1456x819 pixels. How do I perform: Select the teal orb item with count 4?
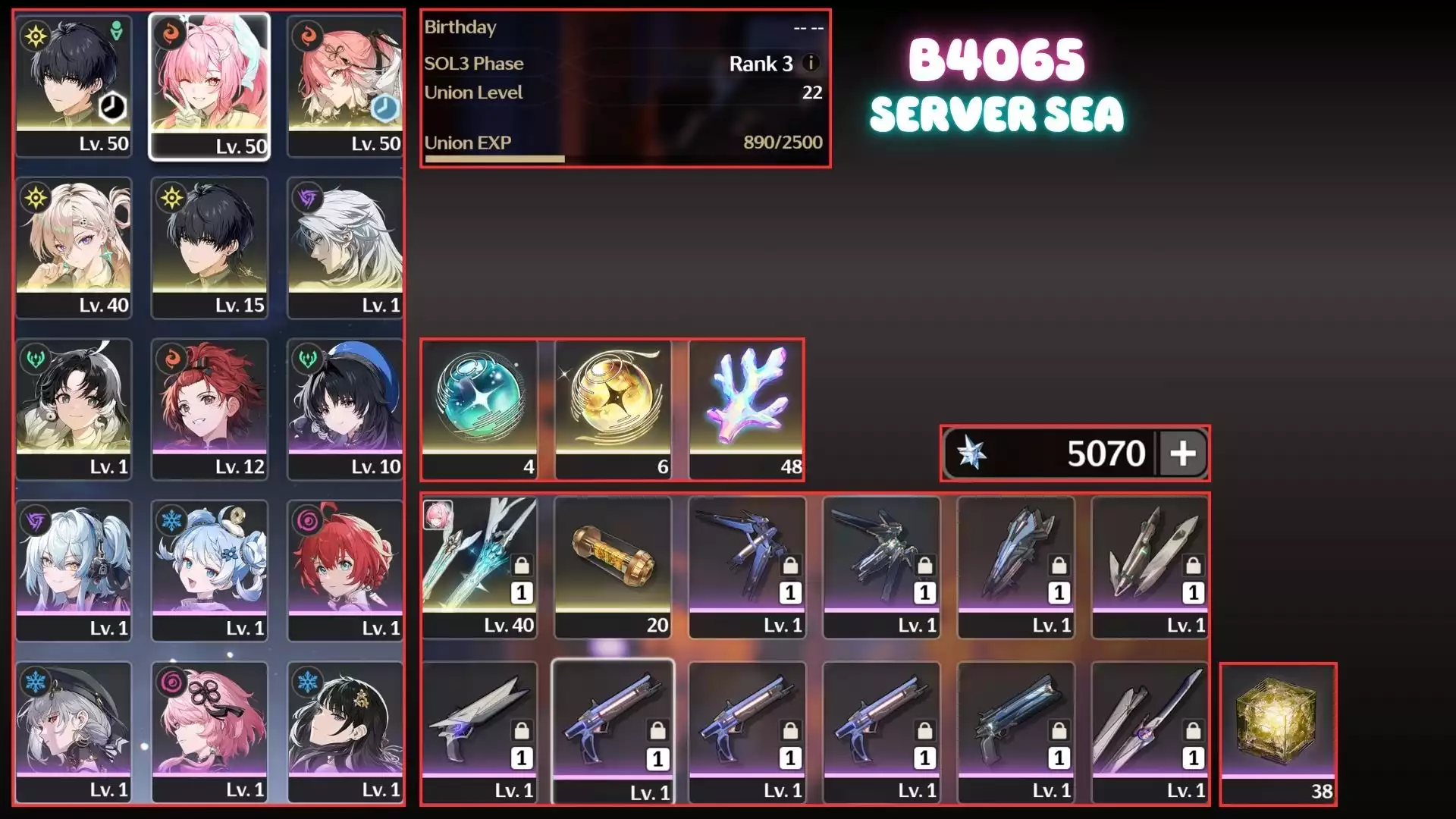coord(479,409)
